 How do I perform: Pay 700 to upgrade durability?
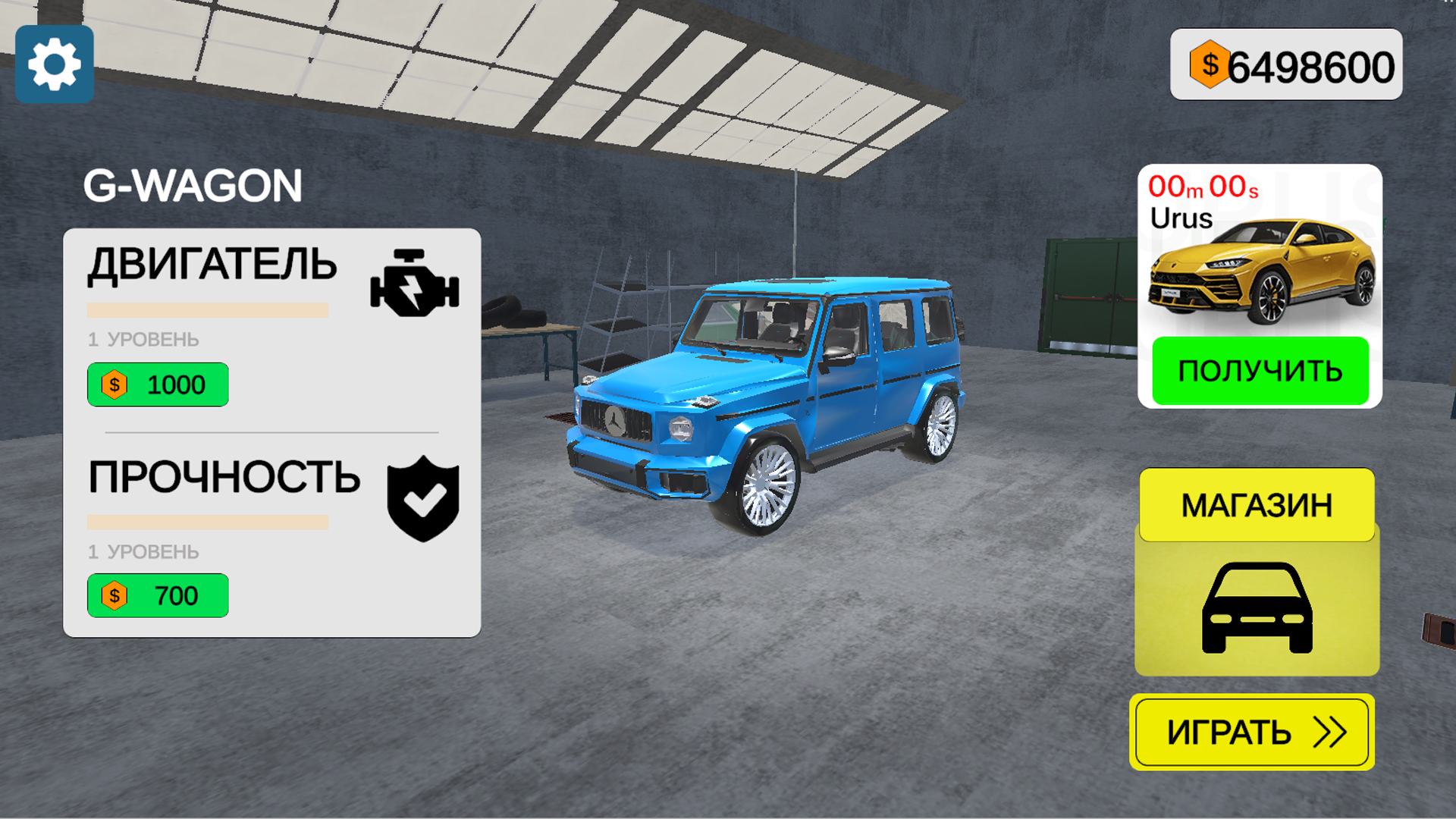tap(158, 595)
